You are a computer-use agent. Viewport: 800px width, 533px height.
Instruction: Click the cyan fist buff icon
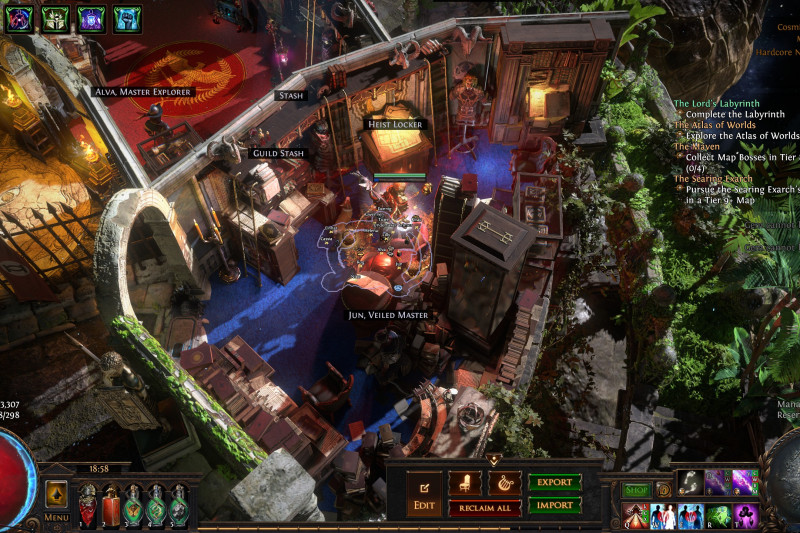click(x=127, y=18)
